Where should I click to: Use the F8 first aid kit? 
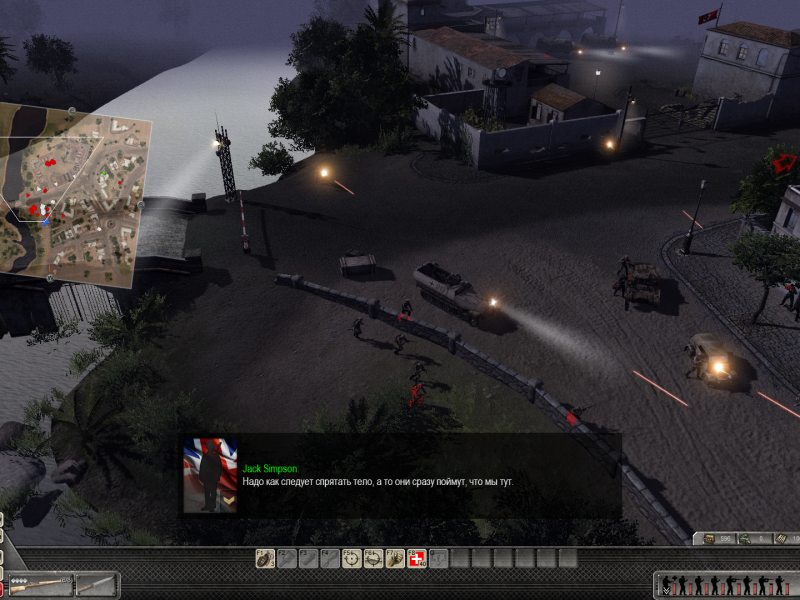(417, 558)
